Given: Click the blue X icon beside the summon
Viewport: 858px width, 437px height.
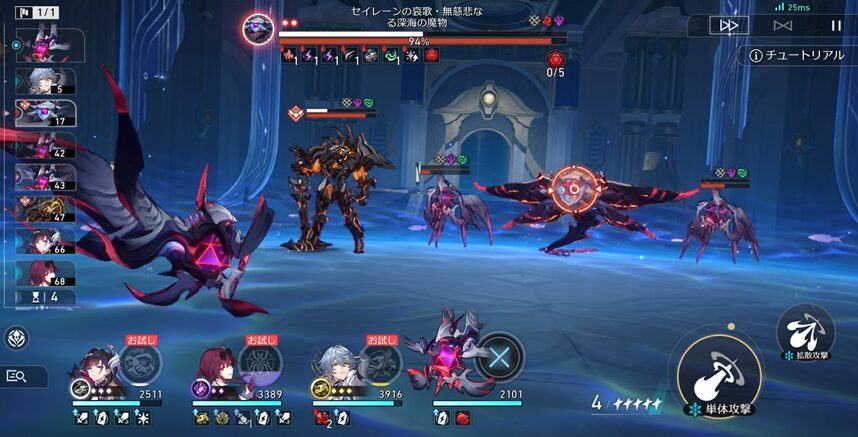Looking at the screenshot, I should (x=499, y=357).
